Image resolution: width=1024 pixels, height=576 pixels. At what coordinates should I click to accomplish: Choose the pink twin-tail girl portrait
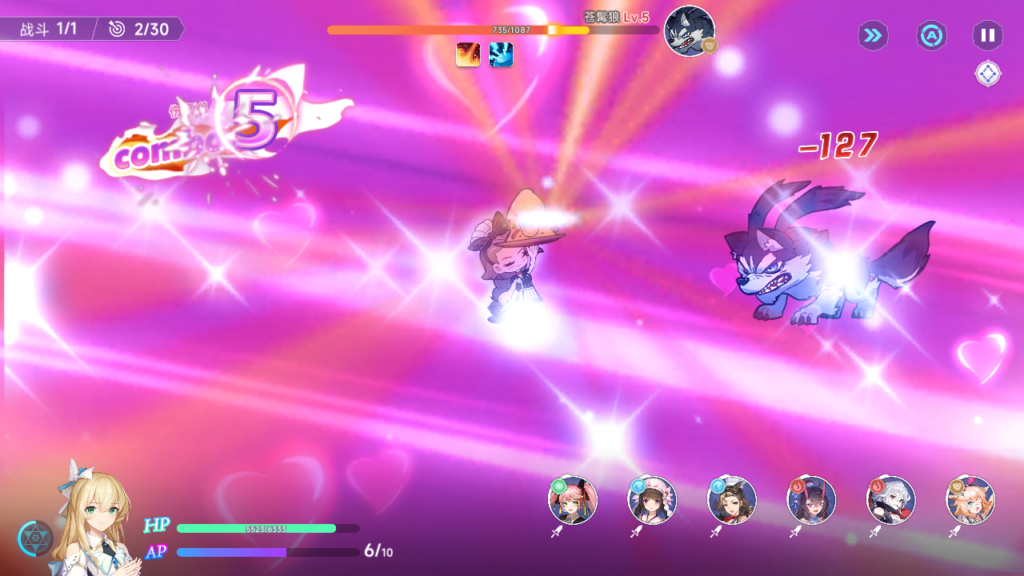coord(572,500)
